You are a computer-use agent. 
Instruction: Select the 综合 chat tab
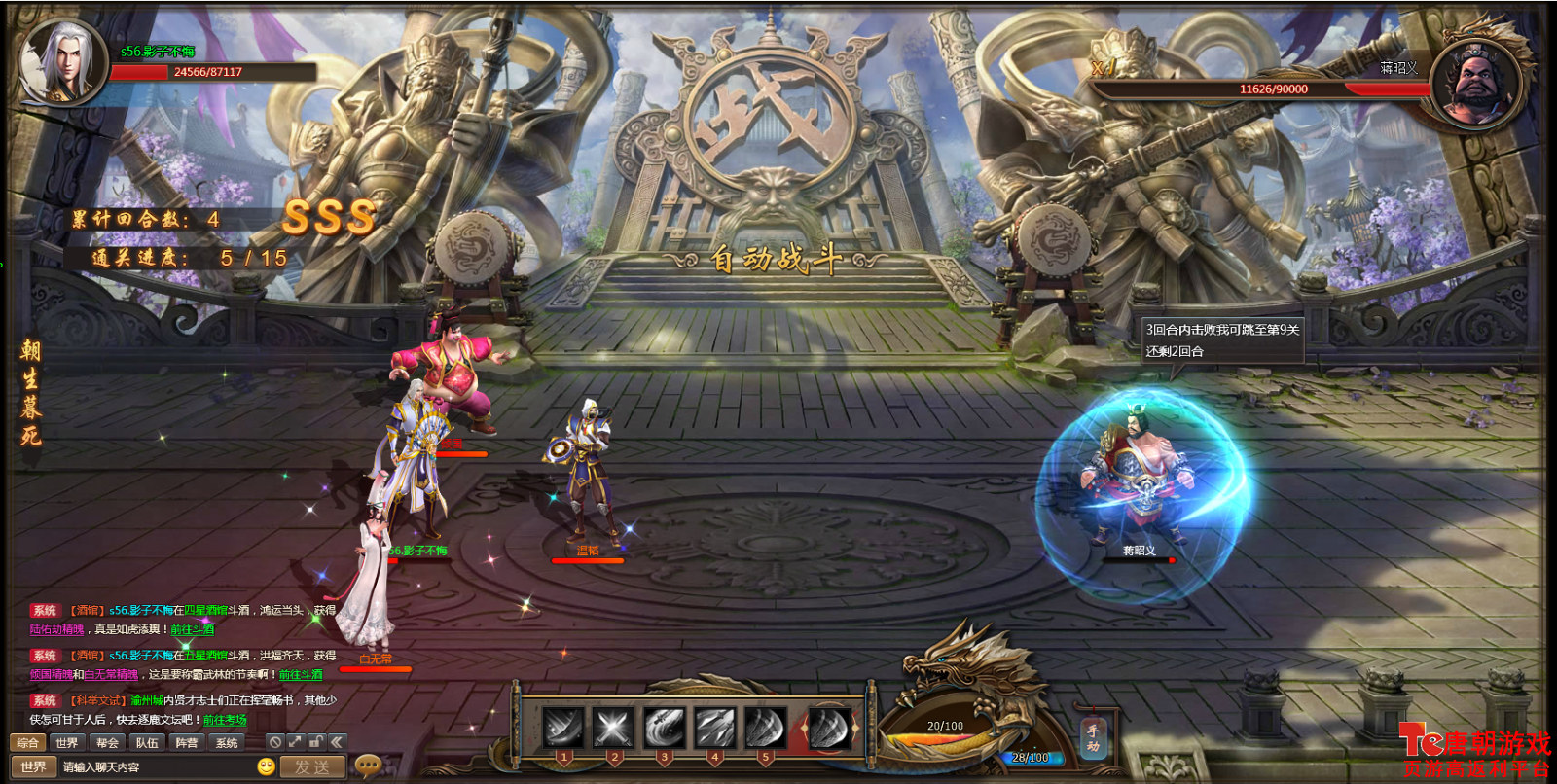click(x=27, y=743)
